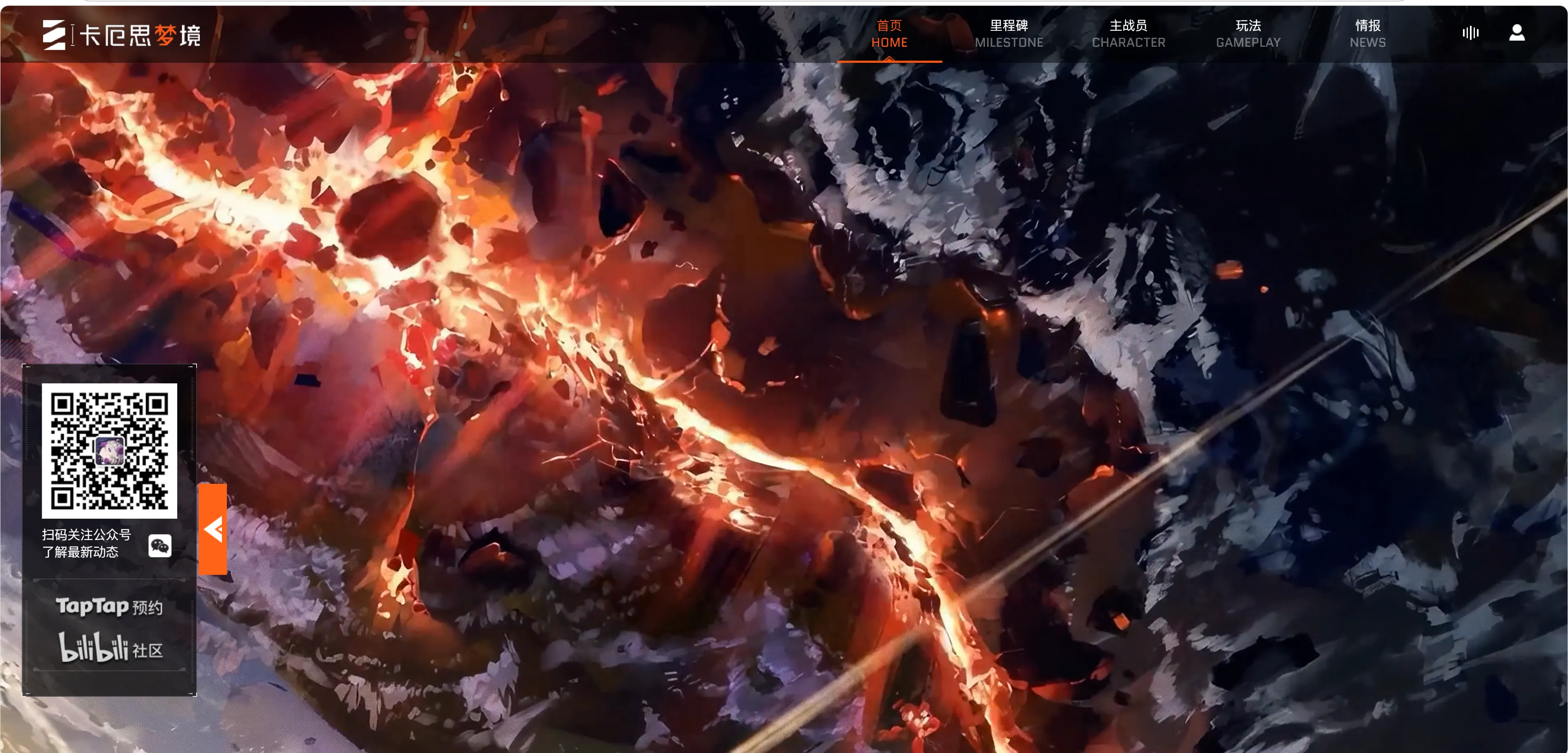Viewport: 1568px width, 753px height.
Task: Switch to the CHARACTER section
Action: 1128,34
